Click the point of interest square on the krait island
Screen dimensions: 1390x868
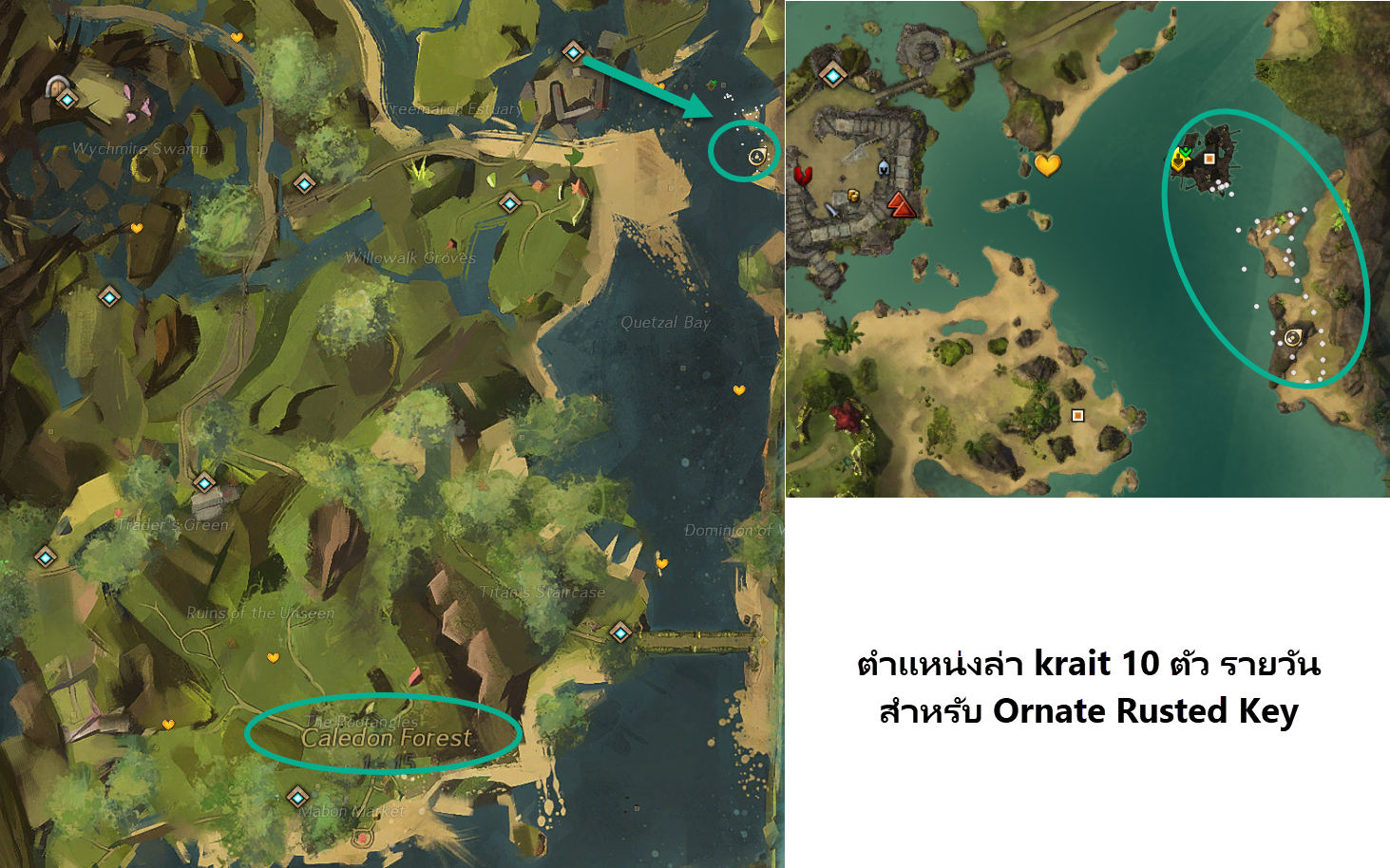(x=1209, y=160)
